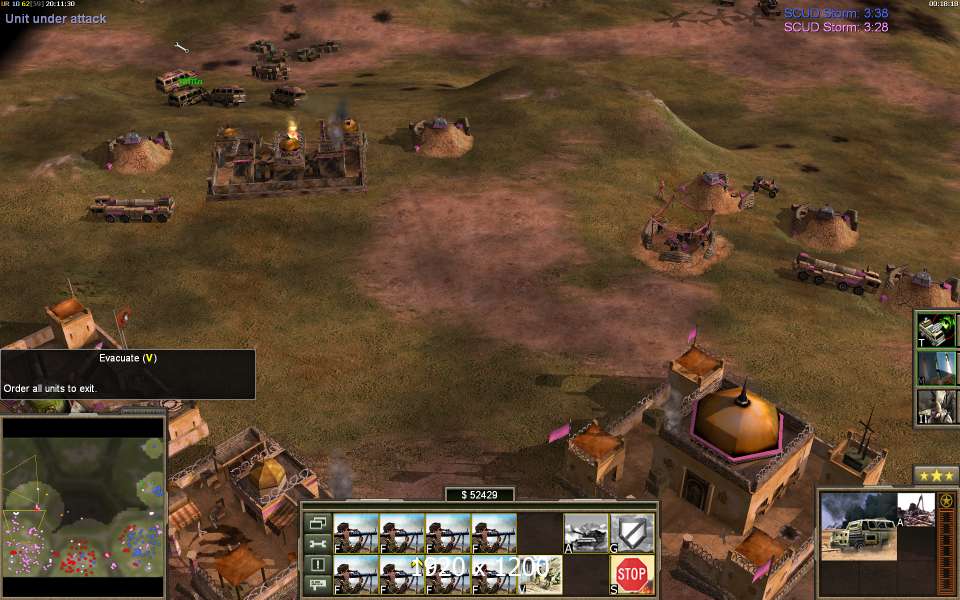This screenshot has width=960, height=600.
Task: Click the exclamation mark button
Action: [317, 565]
